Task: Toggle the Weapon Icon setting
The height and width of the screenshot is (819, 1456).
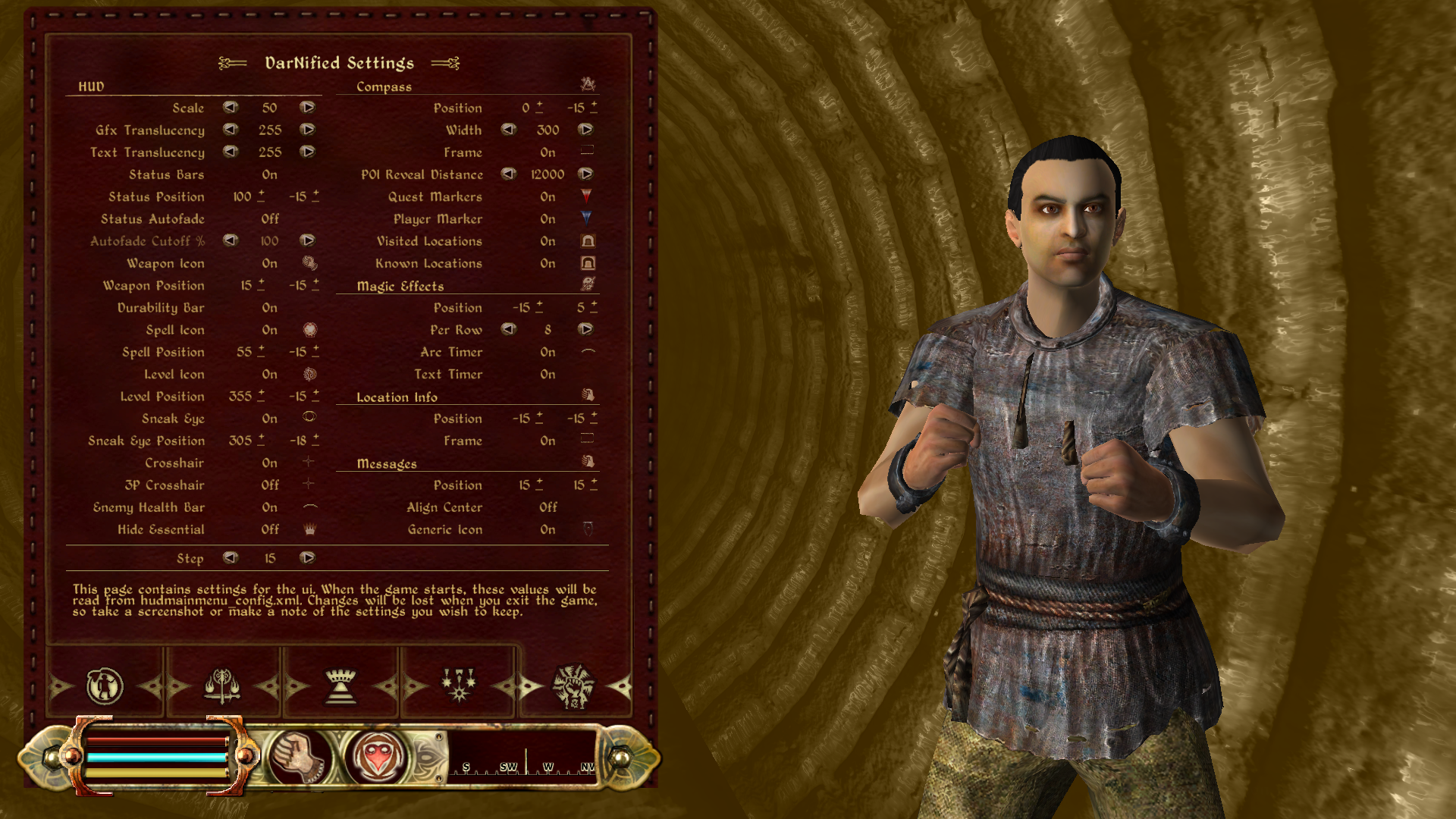Action: (269, 263)
